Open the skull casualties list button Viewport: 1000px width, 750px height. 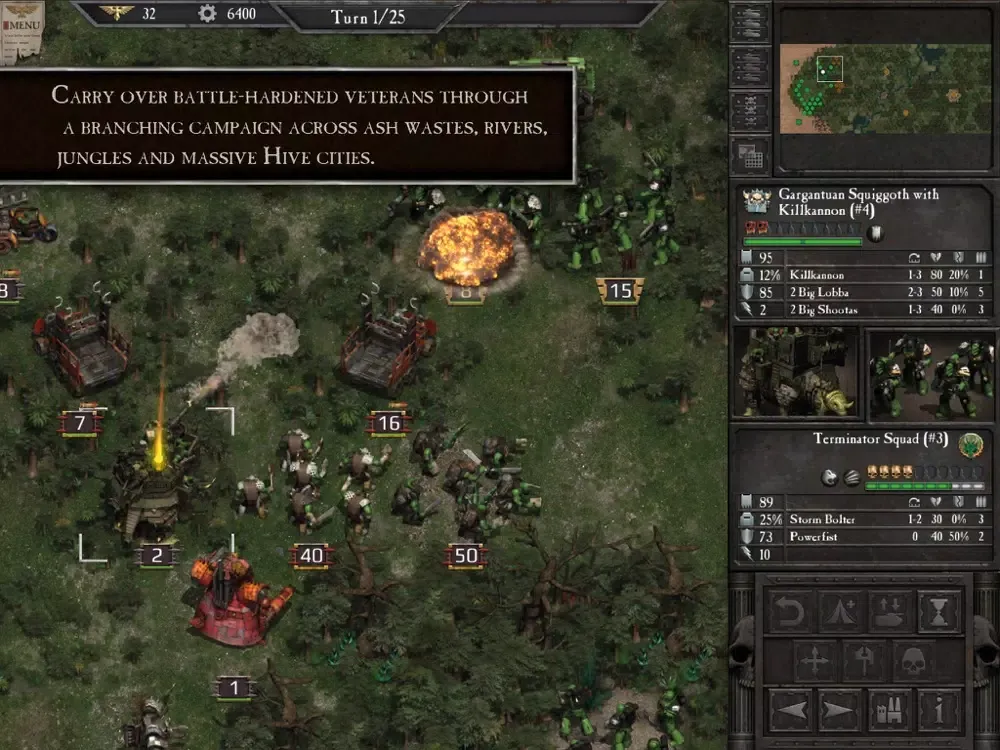click(749, 111)
